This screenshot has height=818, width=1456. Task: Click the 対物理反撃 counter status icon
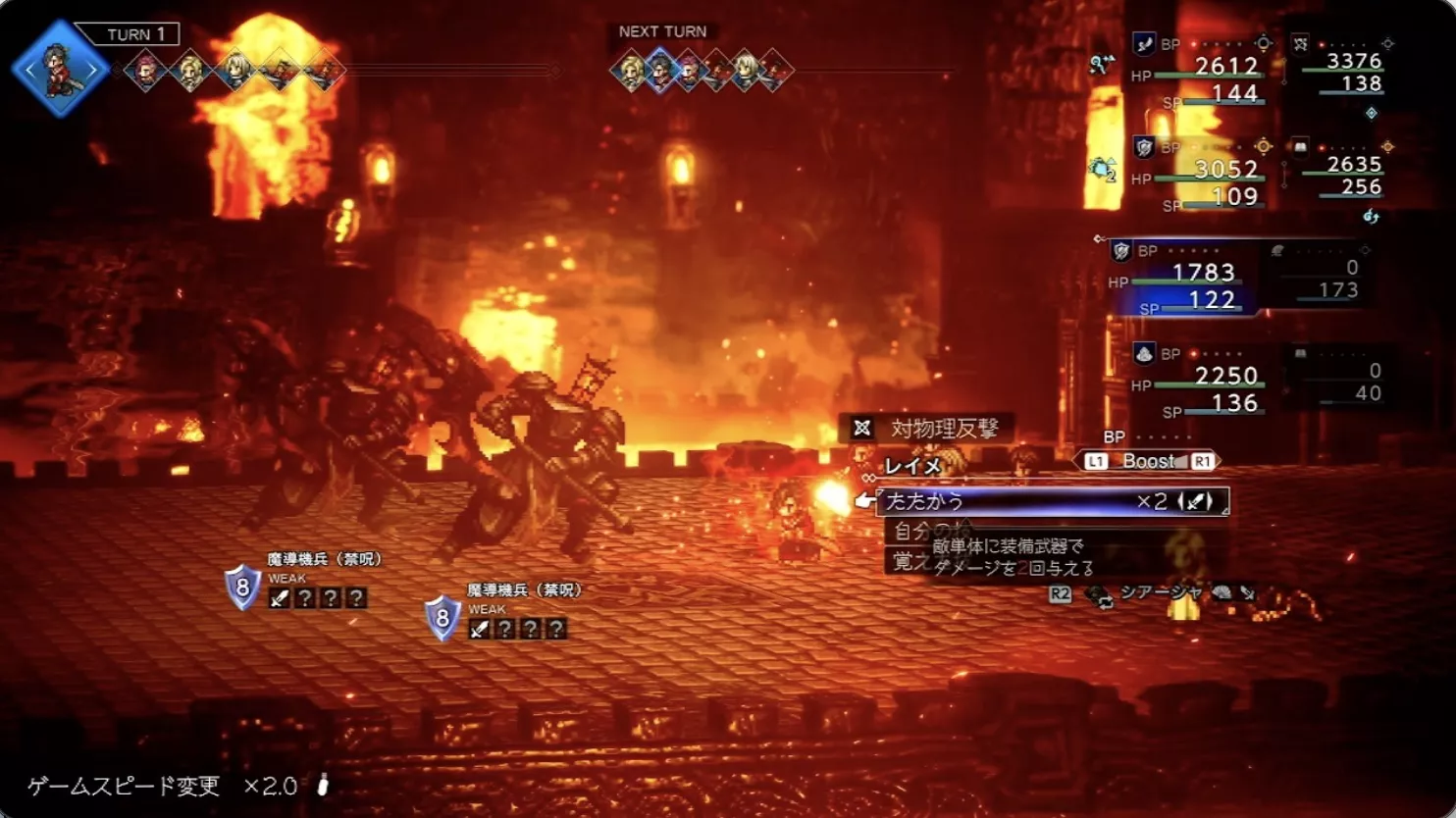(x=860, y=428)
